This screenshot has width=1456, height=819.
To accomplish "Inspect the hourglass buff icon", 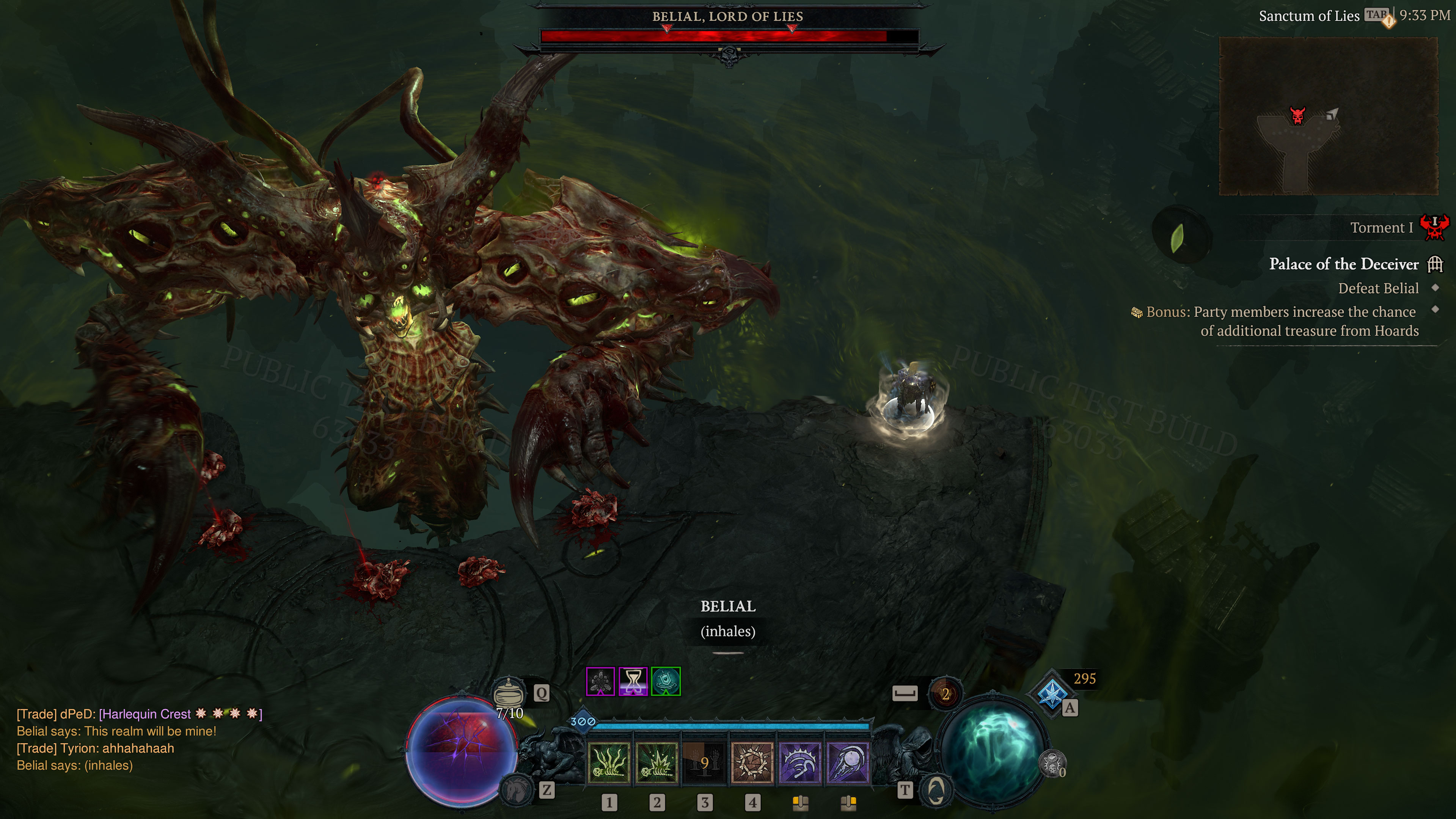I will click(633, 682).
